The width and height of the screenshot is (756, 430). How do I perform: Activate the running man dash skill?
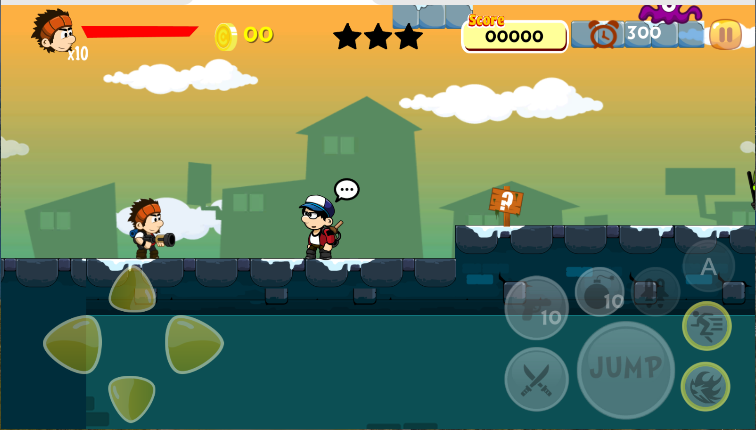click(x=706, y=326)
